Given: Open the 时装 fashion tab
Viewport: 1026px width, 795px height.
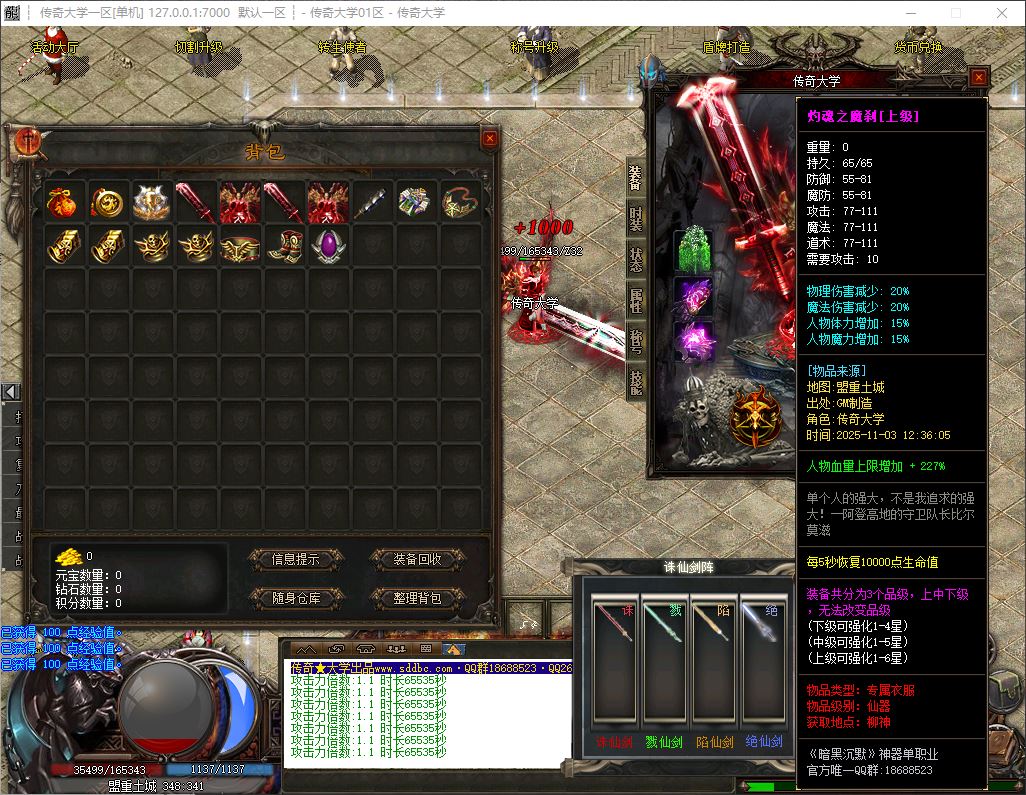Looking at the screenshot, I should coord(636,219).
